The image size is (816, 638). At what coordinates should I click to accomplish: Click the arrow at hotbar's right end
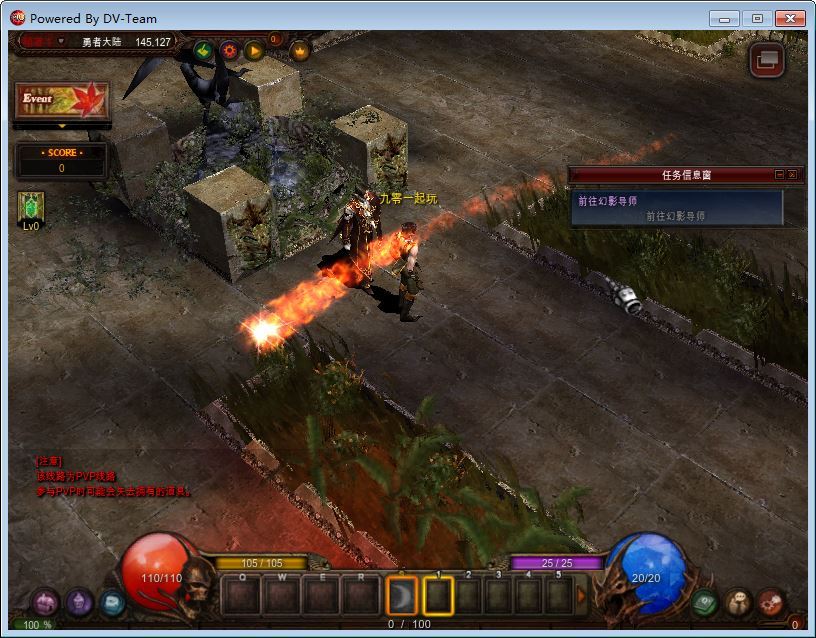582,596
